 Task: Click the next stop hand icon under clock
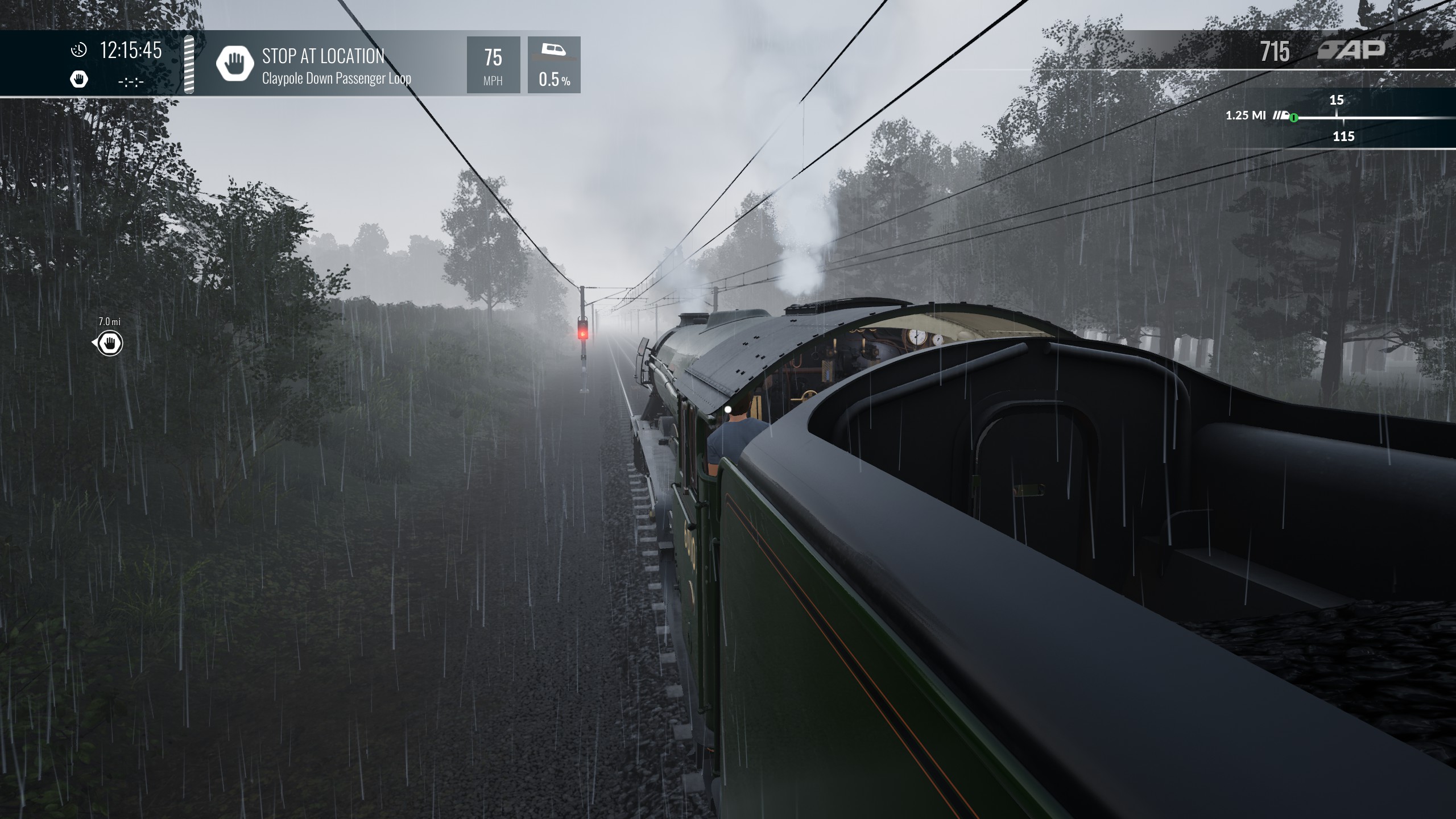[x=79, y=80]
